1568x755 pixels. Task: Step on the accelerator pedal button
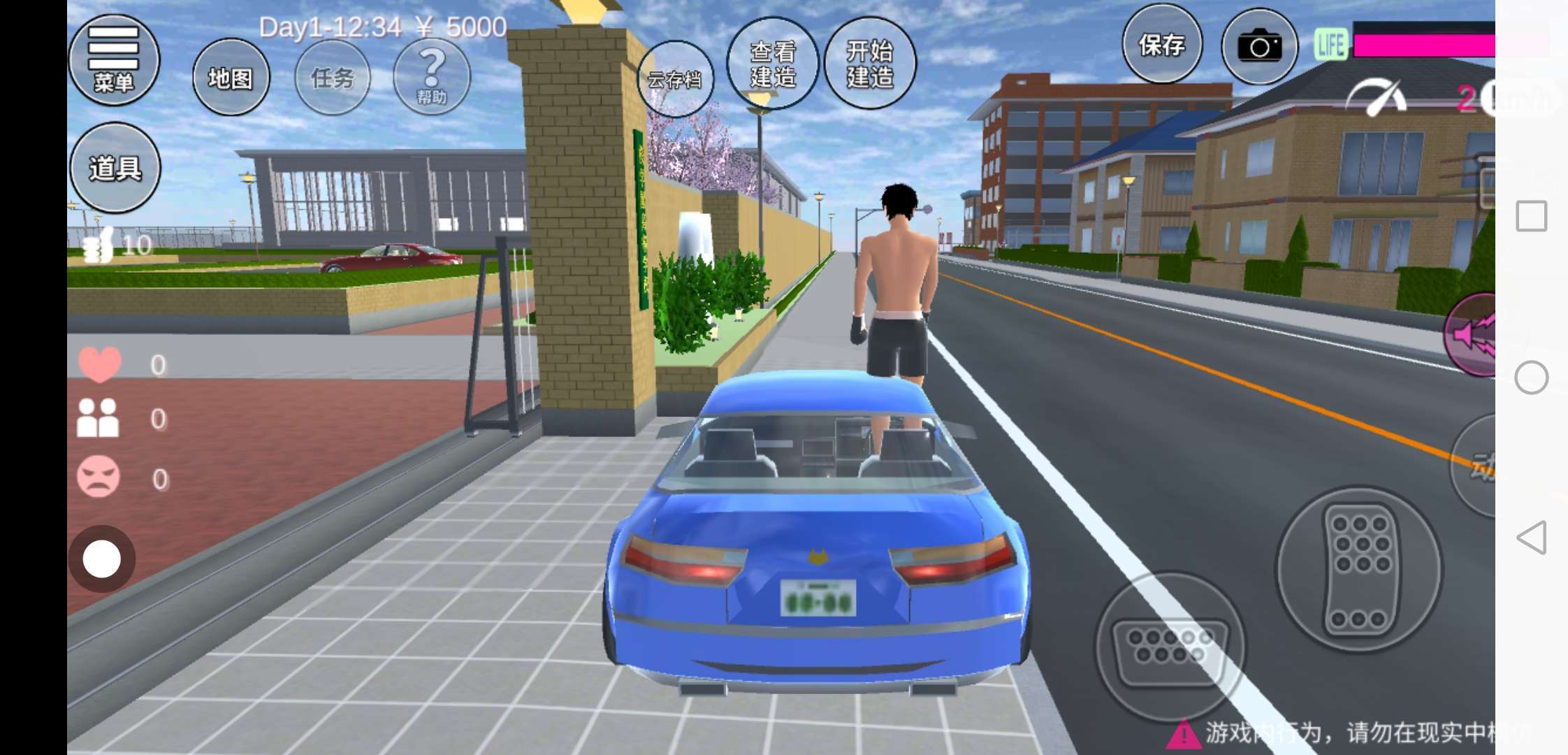[1359, 569]
